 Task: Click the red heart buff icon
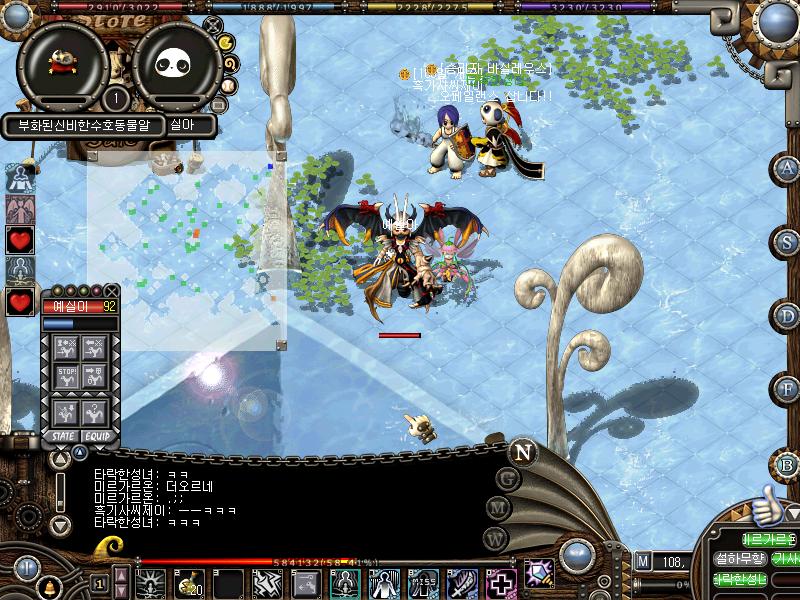[20, 240]
